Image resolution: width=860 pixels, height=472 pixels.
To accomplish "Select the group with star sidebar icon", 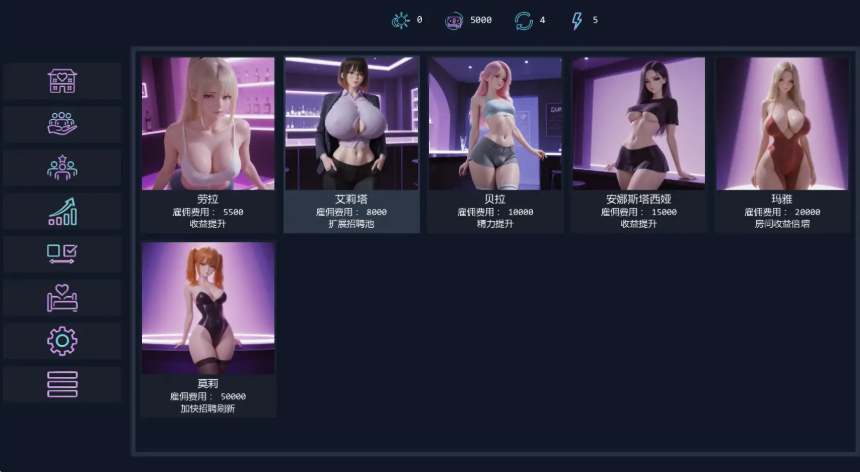I will pos(62,167).
